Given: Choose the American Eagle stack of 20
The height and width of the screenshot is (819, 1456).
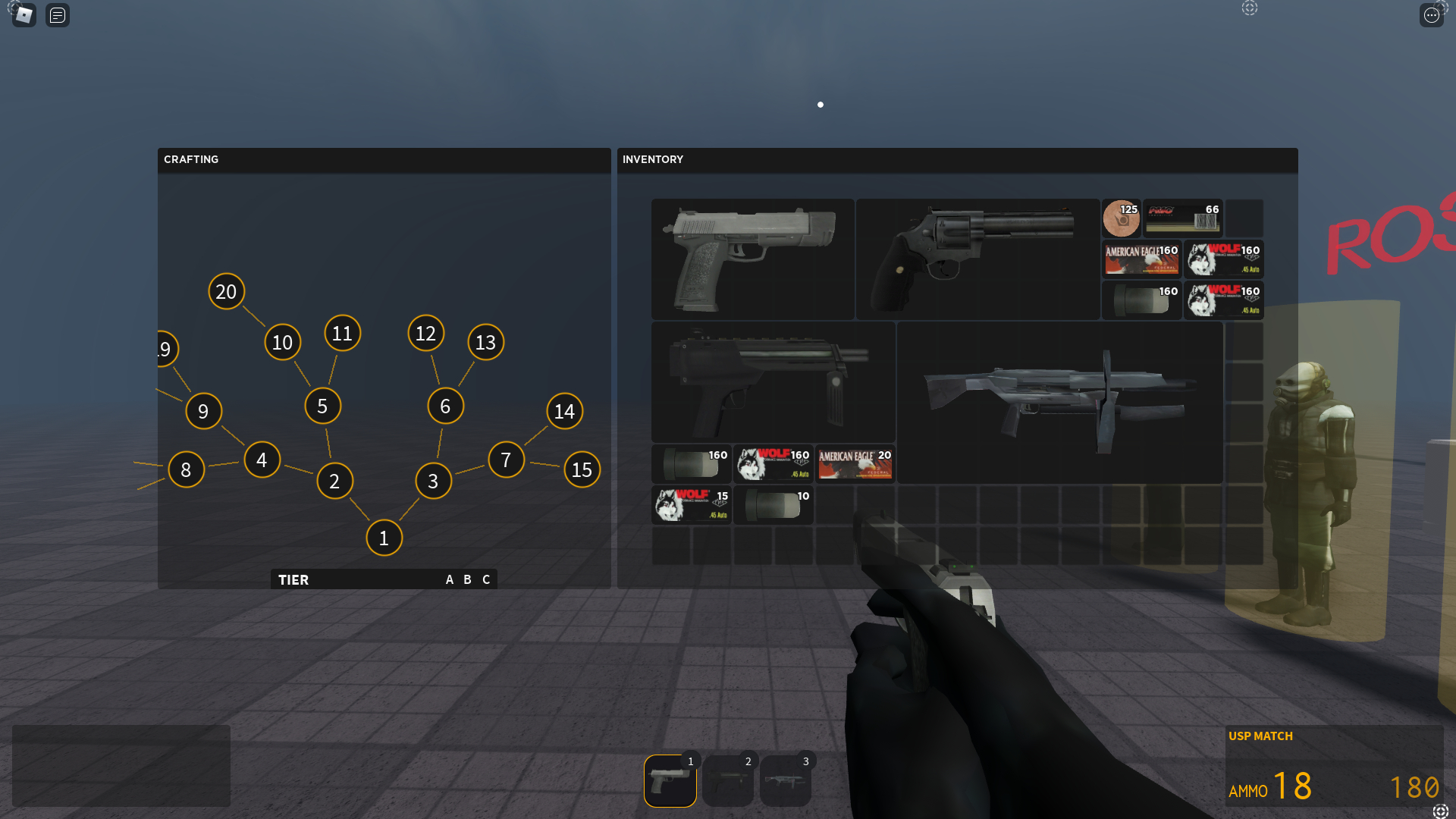Looking at the screenshot, I should point(855,464).
